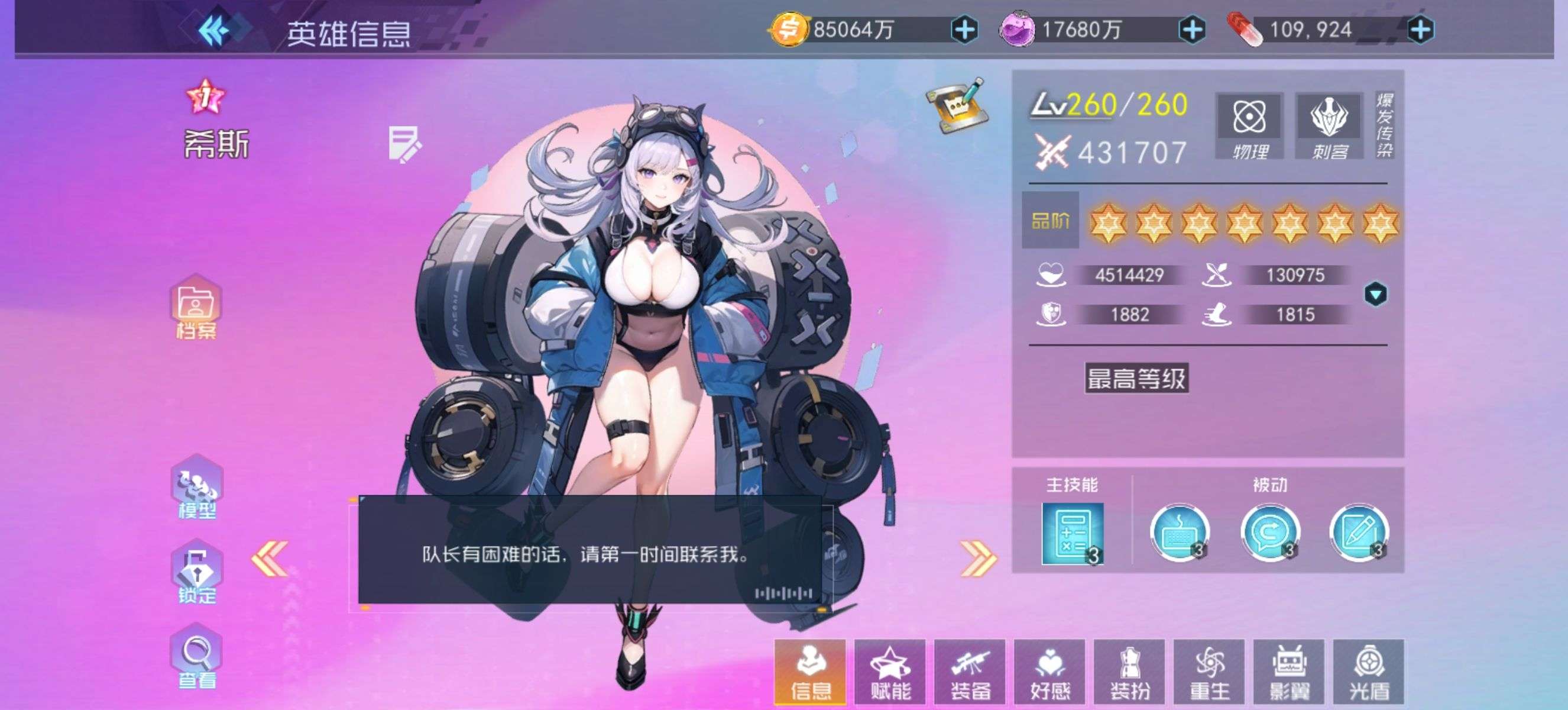Add red capsule currency with the plus button
Image resolution: width=1568 pixels, height=710 pixels.
point(1421,30)
